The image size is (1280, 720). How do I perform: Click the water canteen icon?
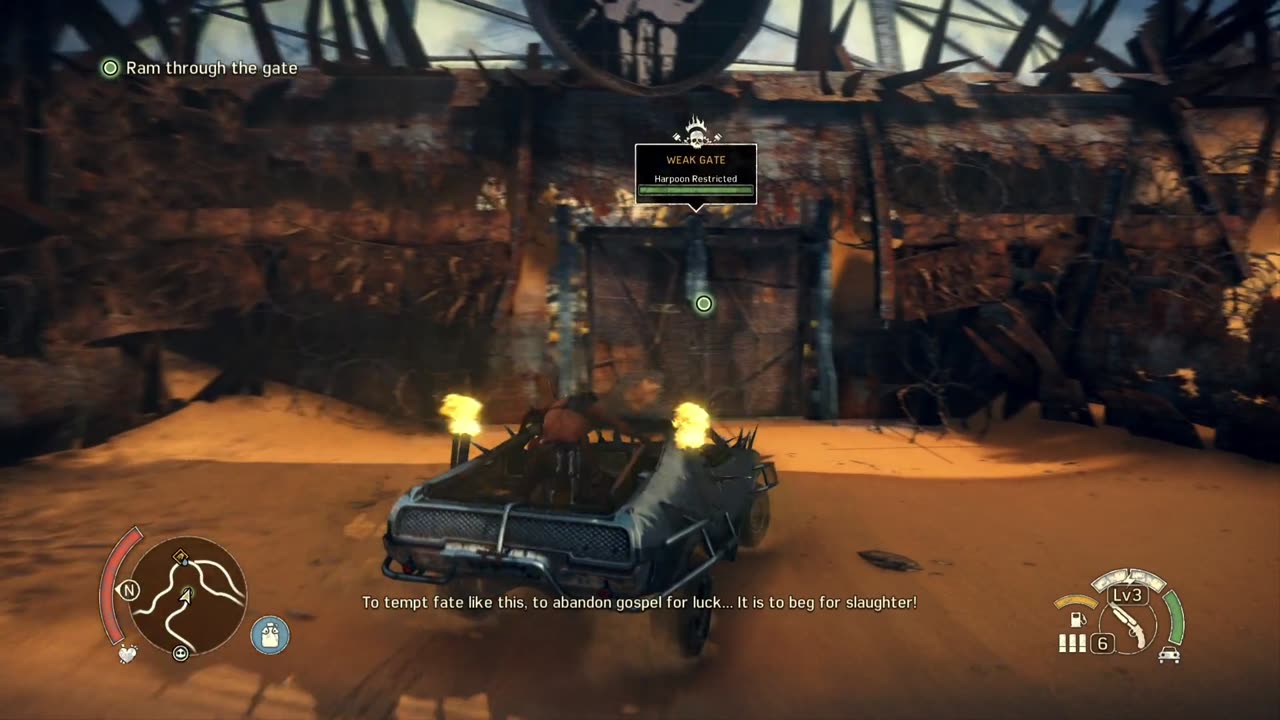click(270, 635)
